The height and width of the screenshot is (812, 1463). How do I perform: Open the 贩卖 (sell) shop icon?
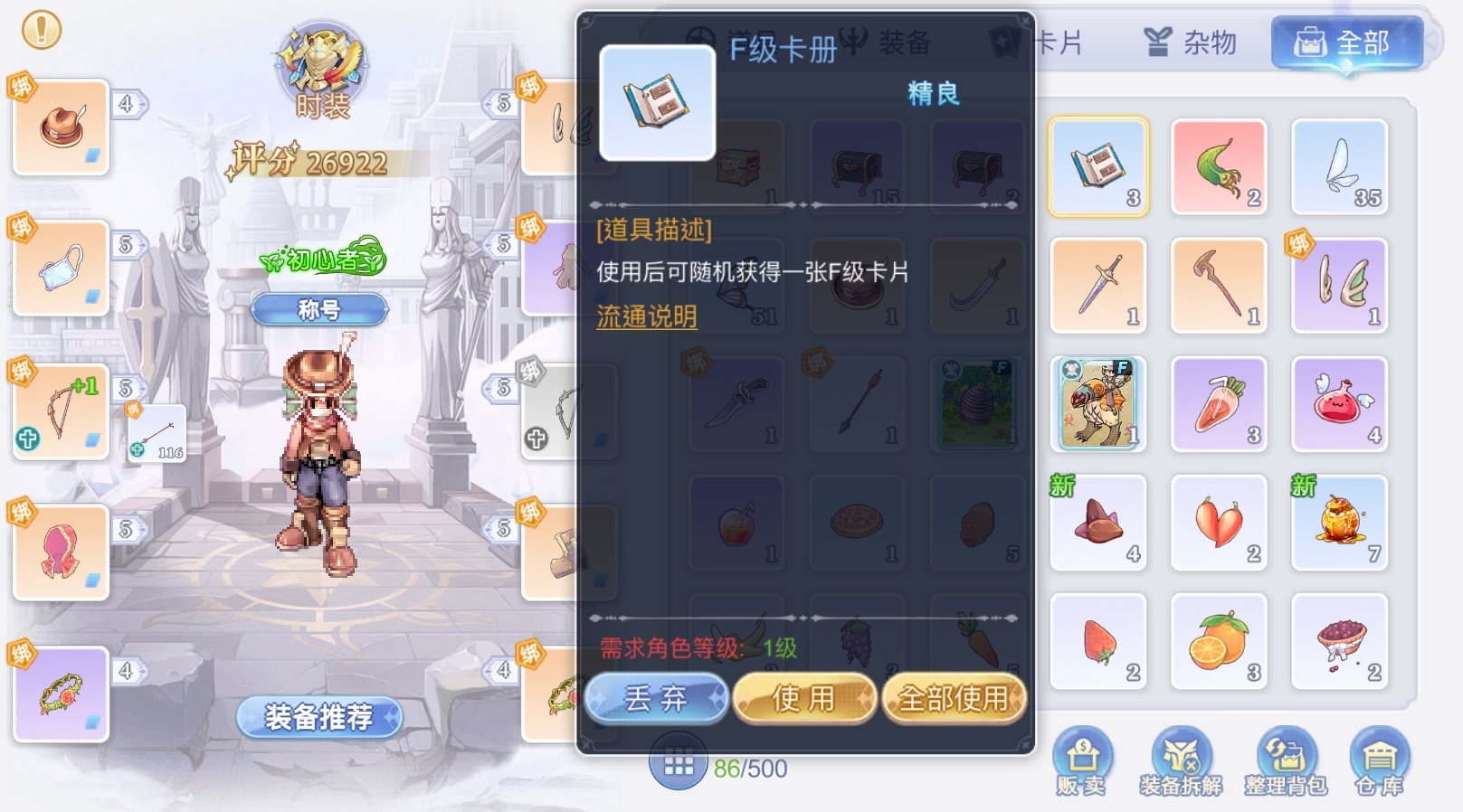coord(1084,758)
